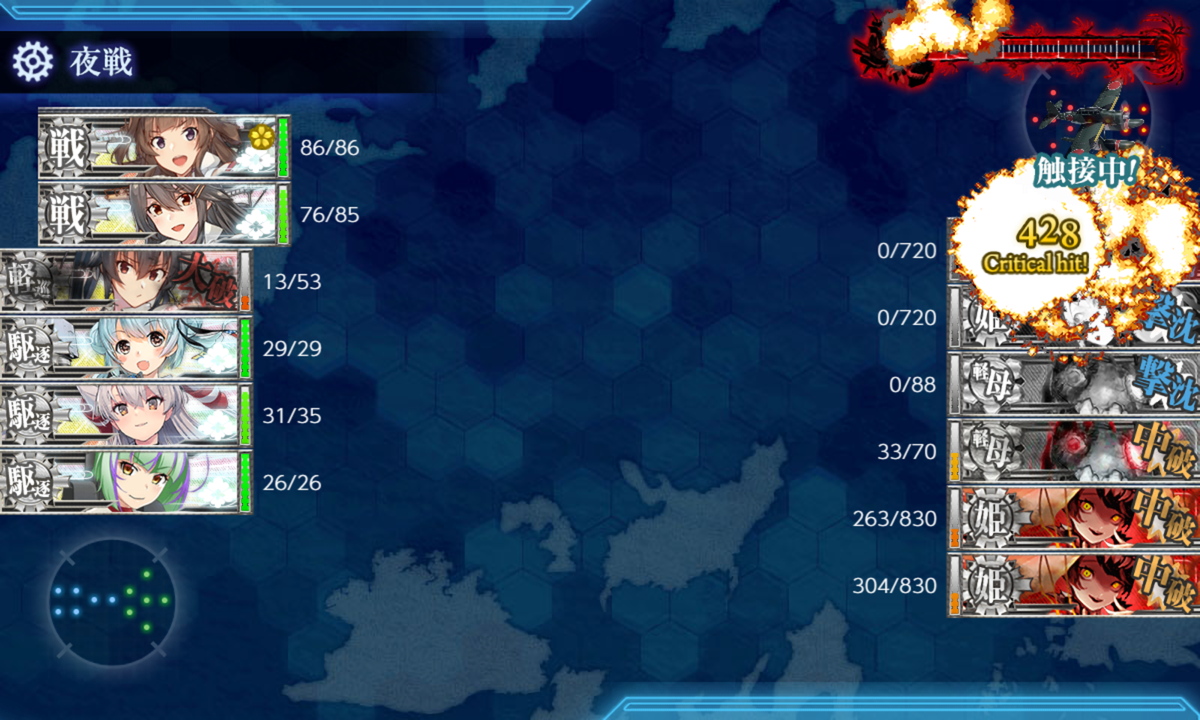The image size is (1200, 720).
Task: Select the sunk enemy light carrier card
Action: click(1074, 384)
